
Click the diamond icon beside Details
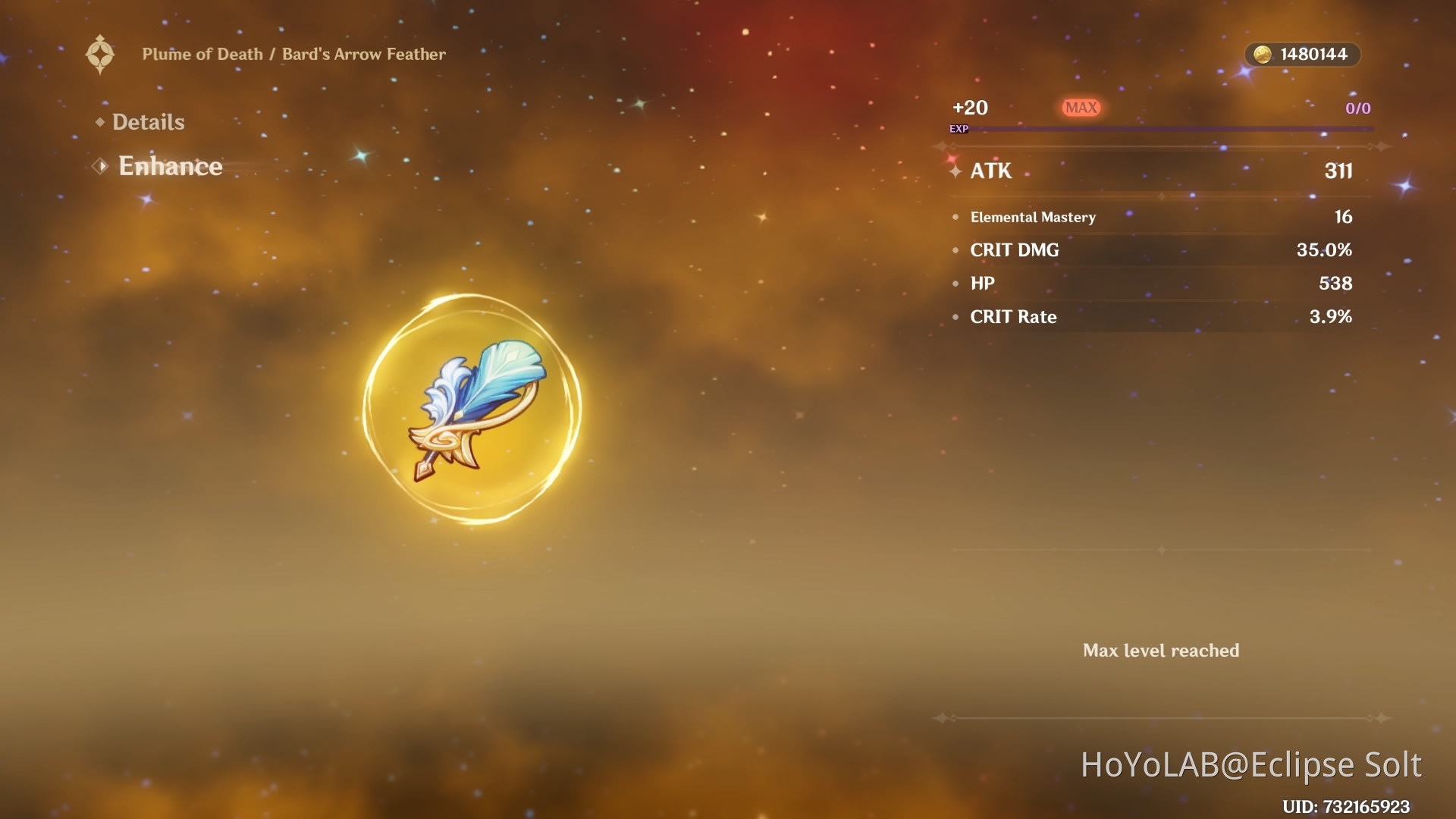pos(99,121)
